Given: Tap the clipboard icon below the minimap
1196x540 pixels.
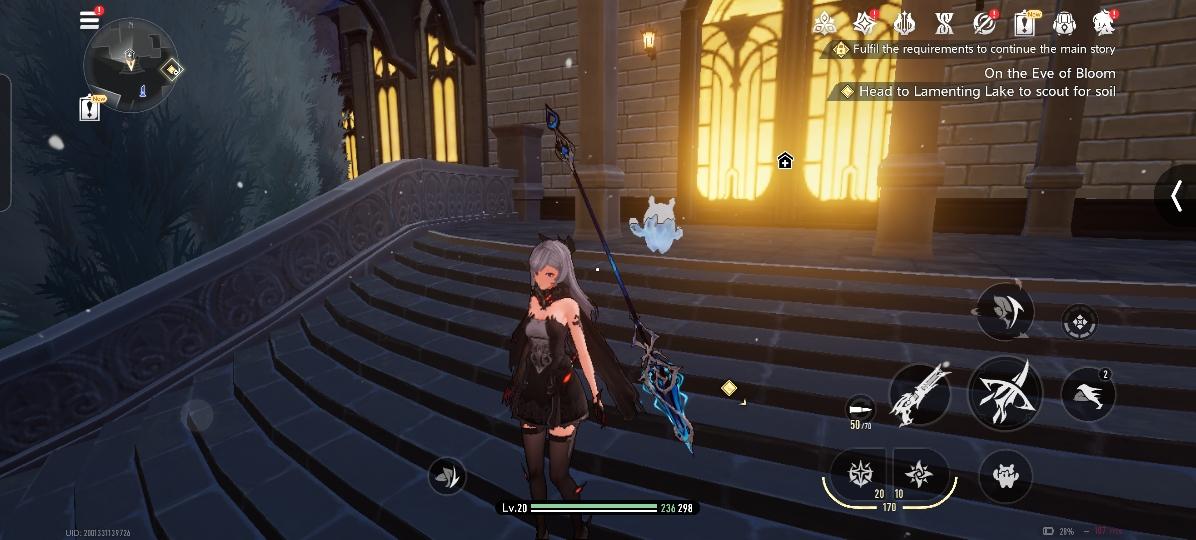Looking at the screenshot, I should pos(90,107).
